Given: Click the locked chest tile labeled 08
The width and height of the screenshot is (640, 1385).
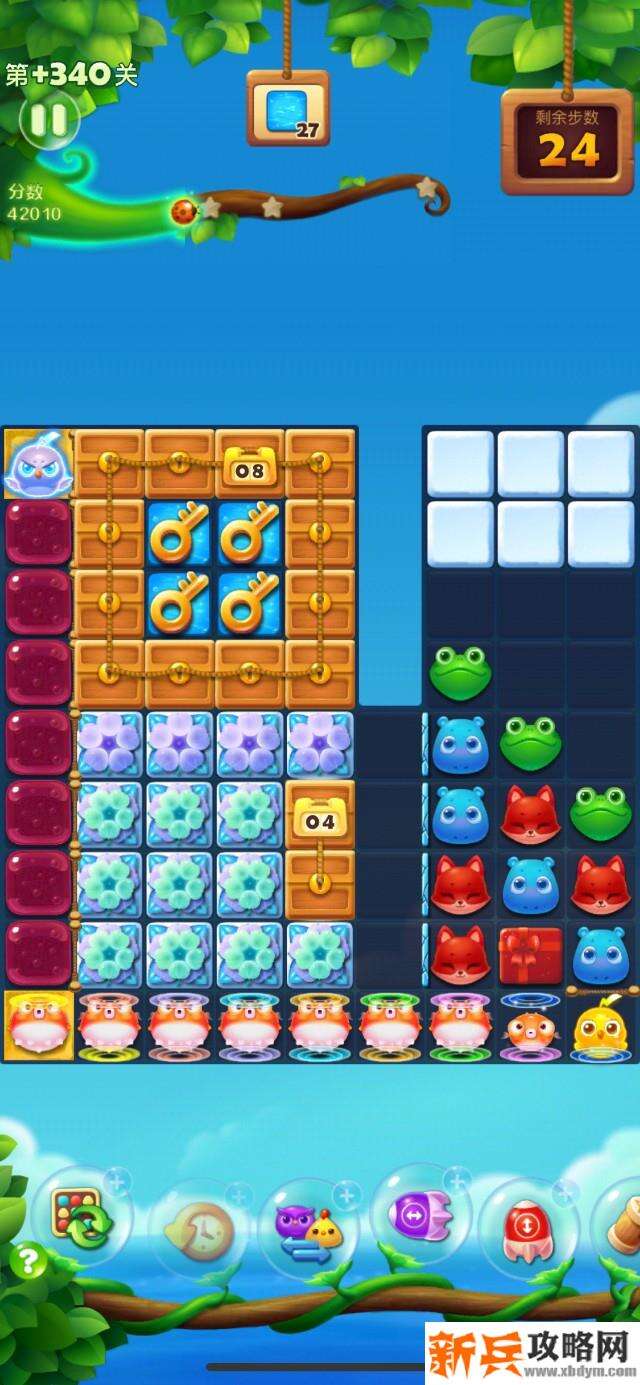Looking at the screenshot, I should (x=250, y=465).
